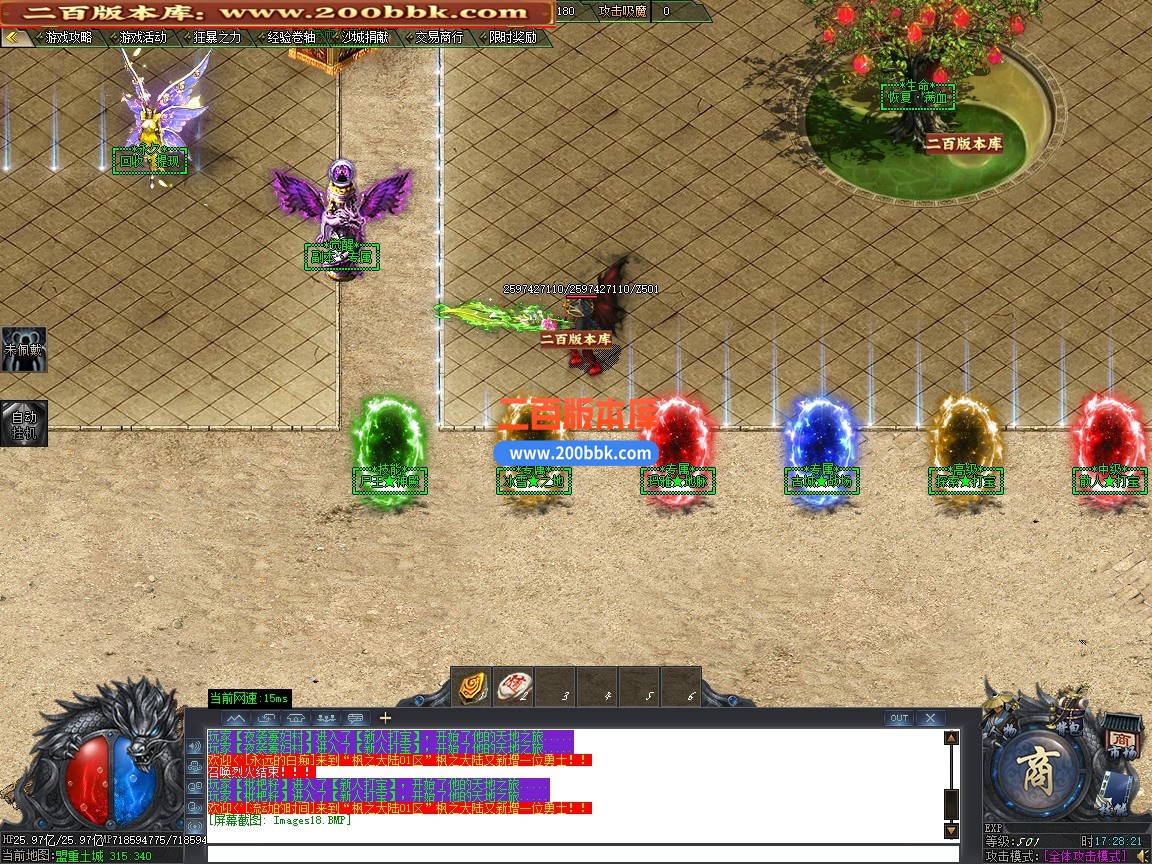Click the 自动挂机 auto-play button

(23, 423)
